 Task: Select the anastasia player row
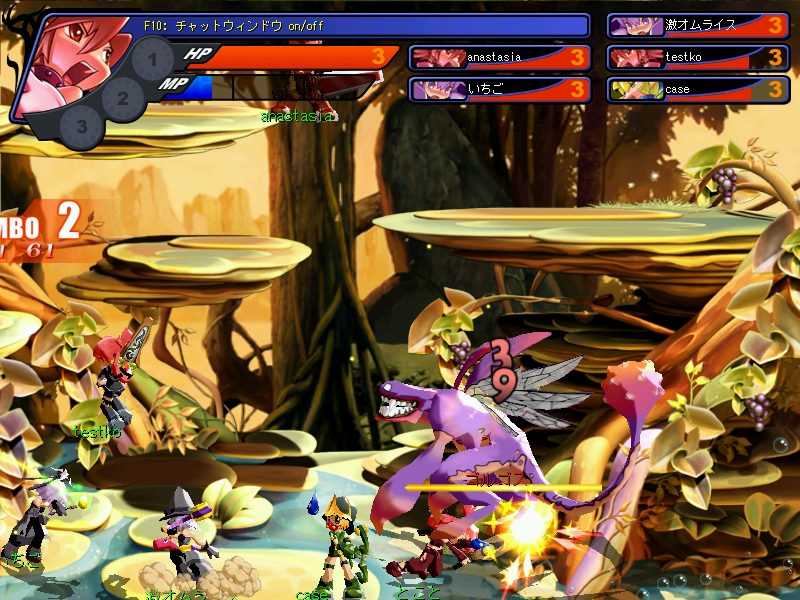tap(500, 58)
